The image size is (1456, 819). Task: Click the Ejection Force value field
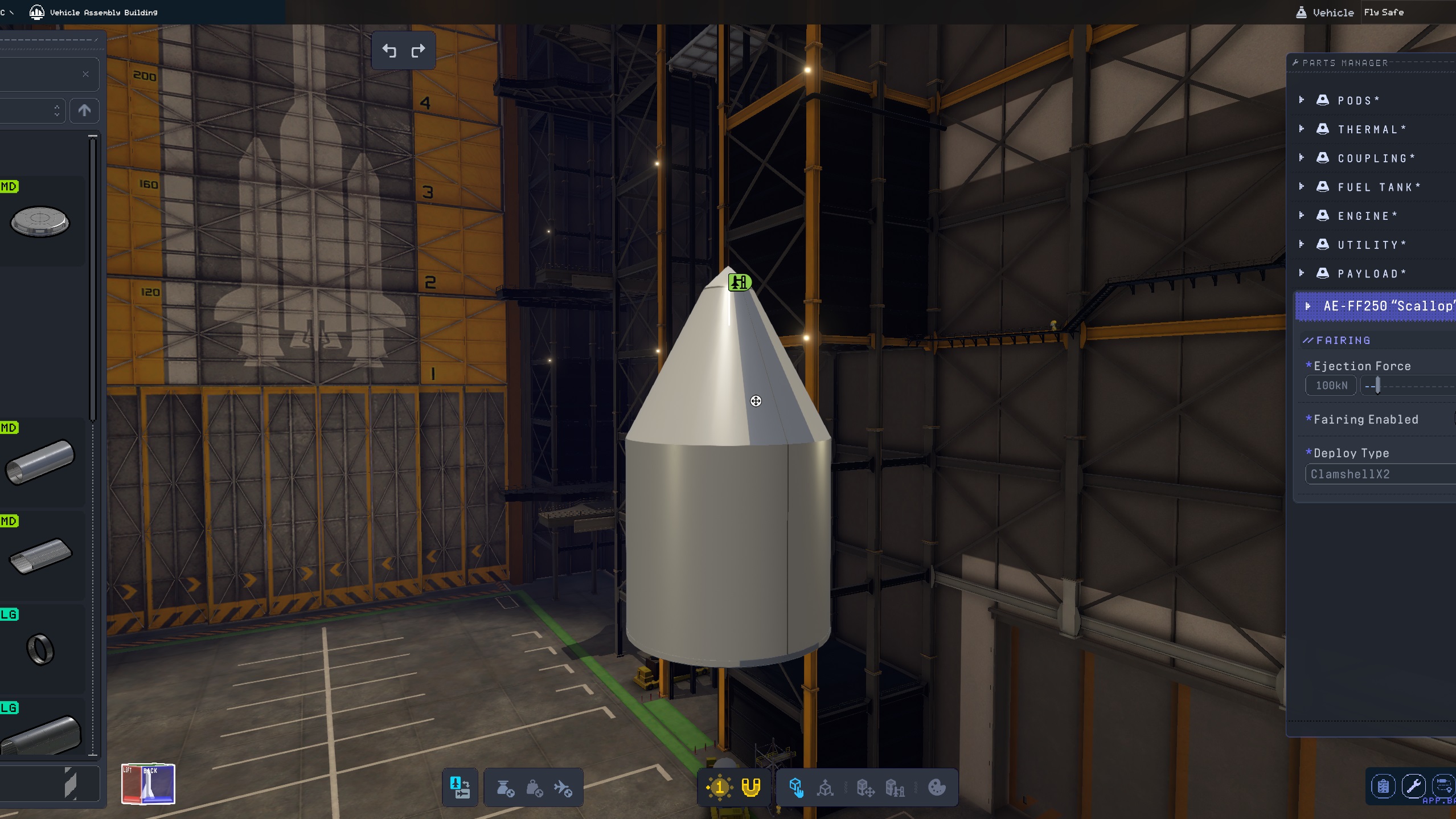click(x=1331, y=386)
